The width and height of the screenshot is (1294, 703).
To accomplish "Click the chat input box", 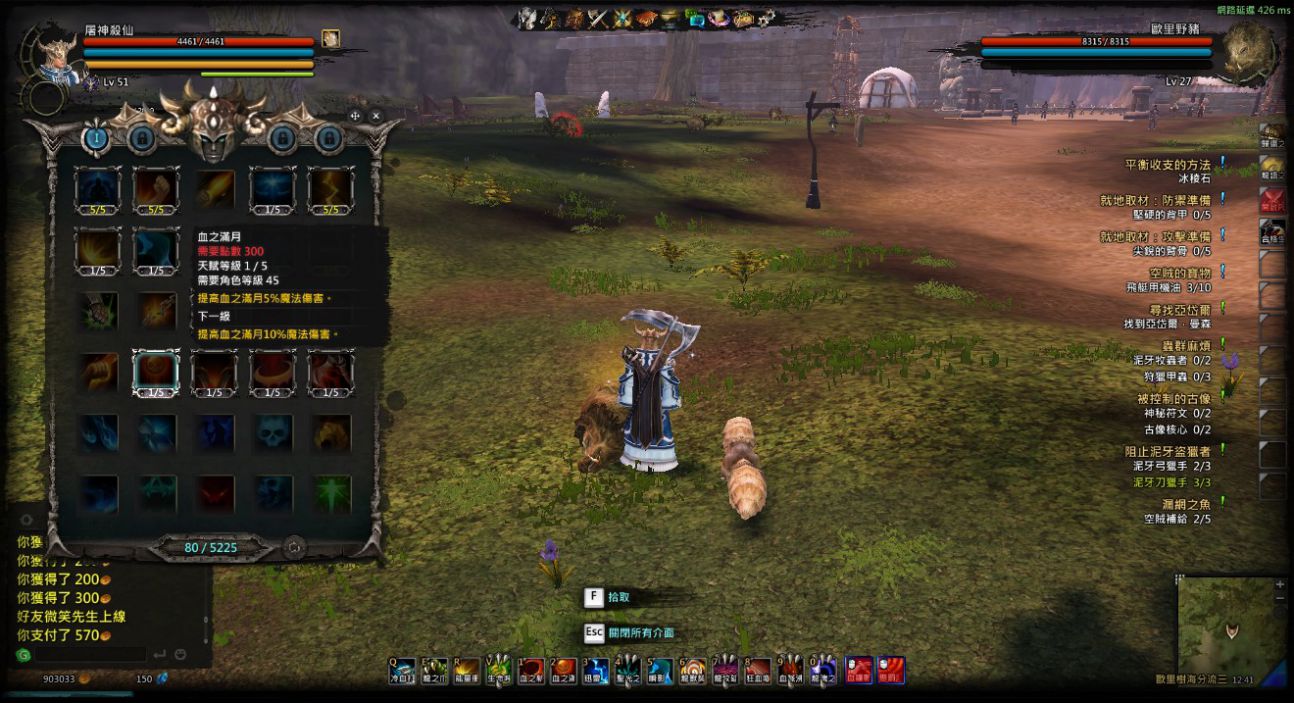I will point(90,655).
